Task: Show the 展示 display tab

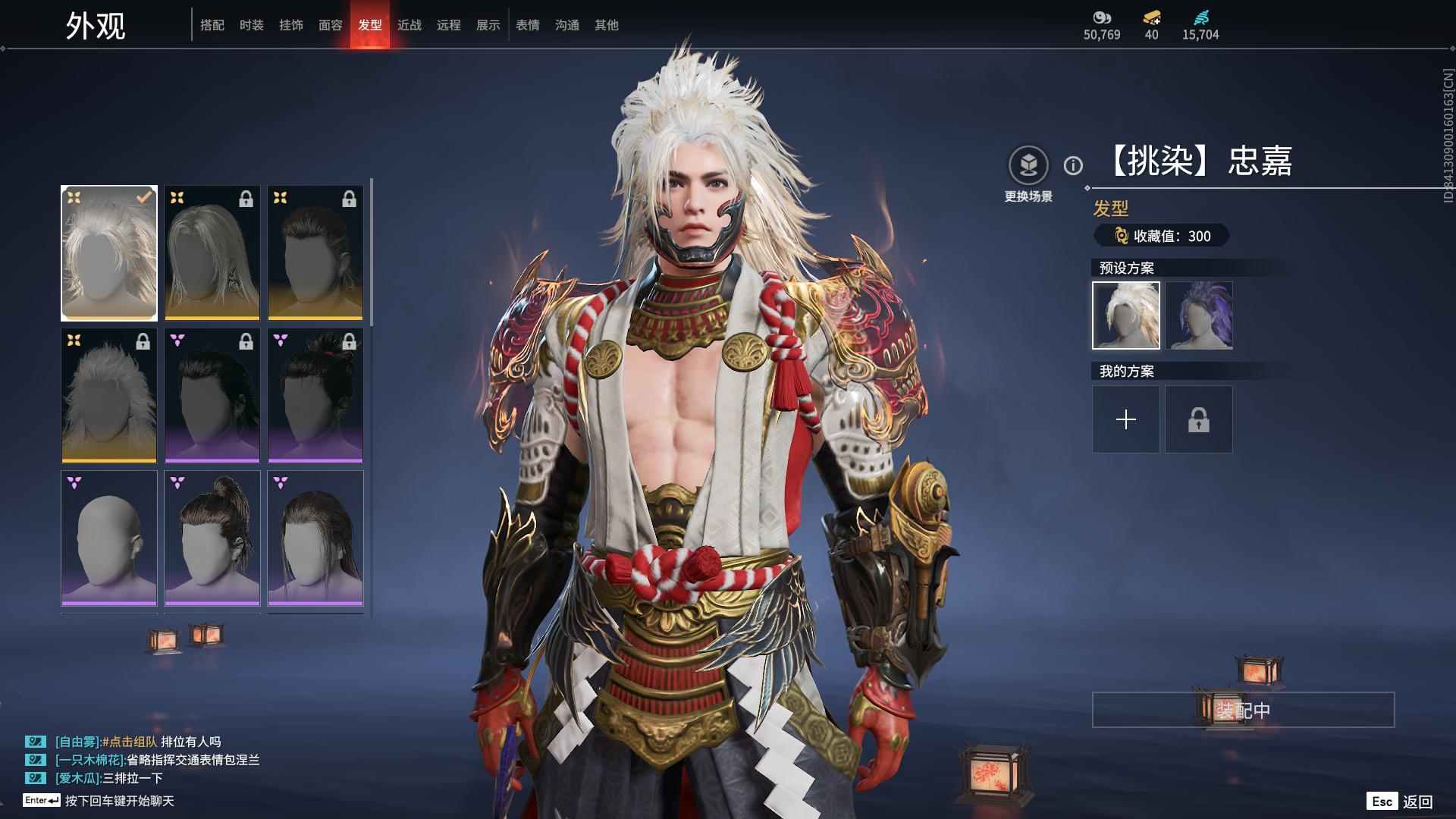Action: tap(488, 25)
